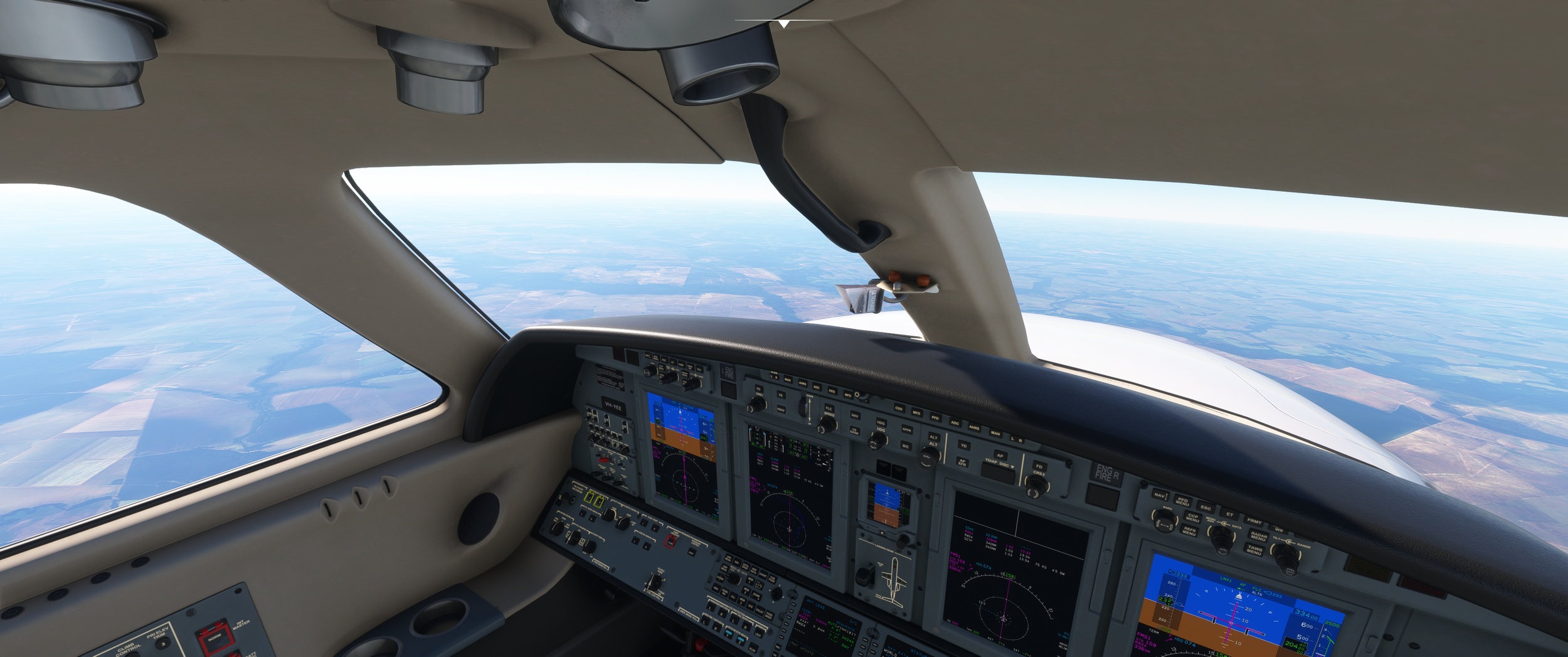Arm the APPR approach mode button
Viewport: 1568px width, 657px height.
pyautogui.click(x=906, y=430)
